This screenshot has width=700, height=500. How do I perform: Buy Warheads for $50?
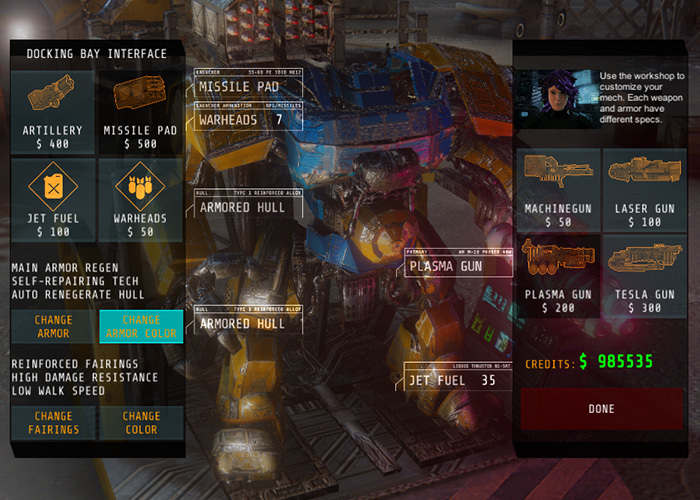tap(140, 198)
